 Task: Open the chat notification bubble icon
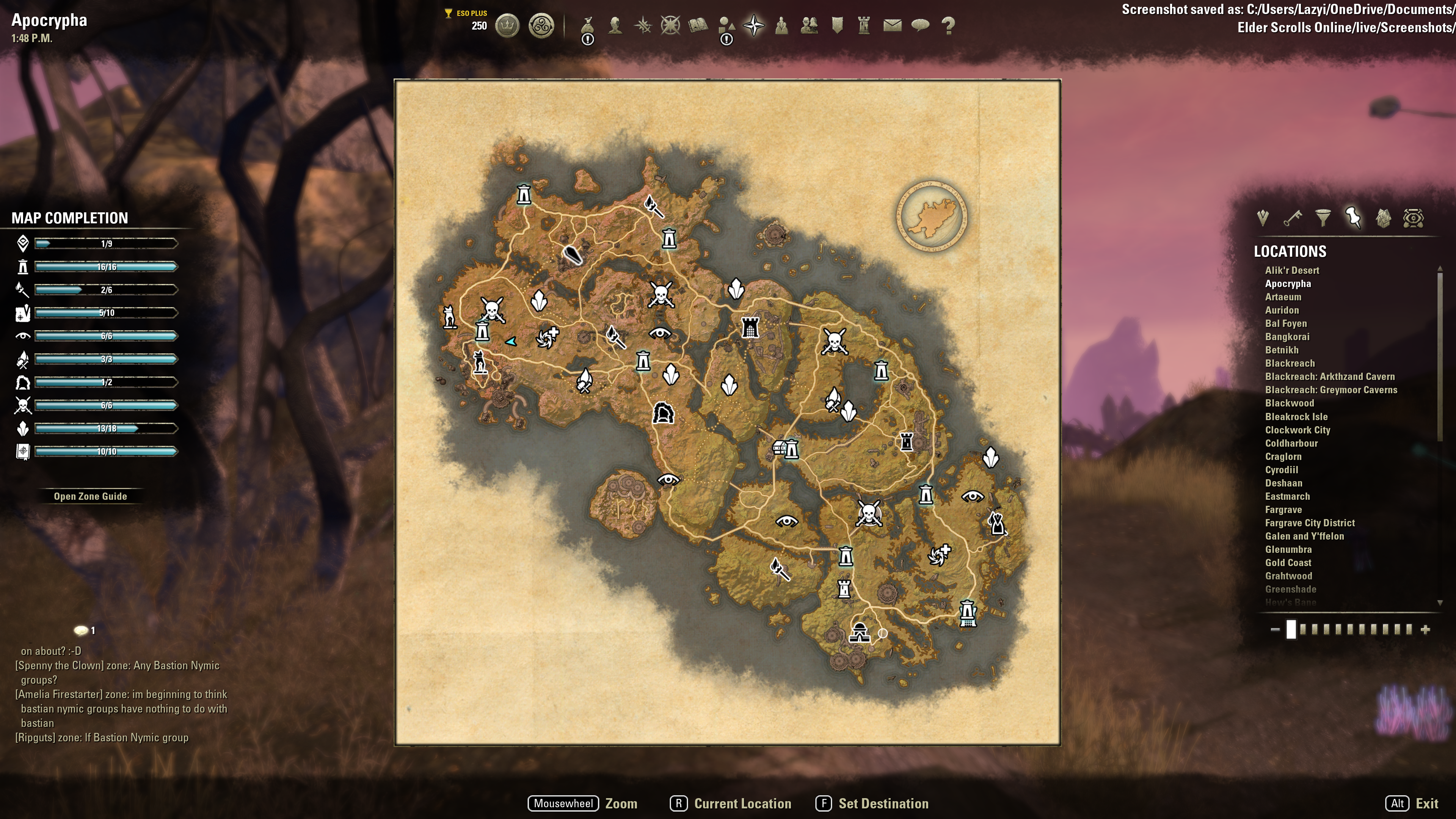tap(82, 630)
